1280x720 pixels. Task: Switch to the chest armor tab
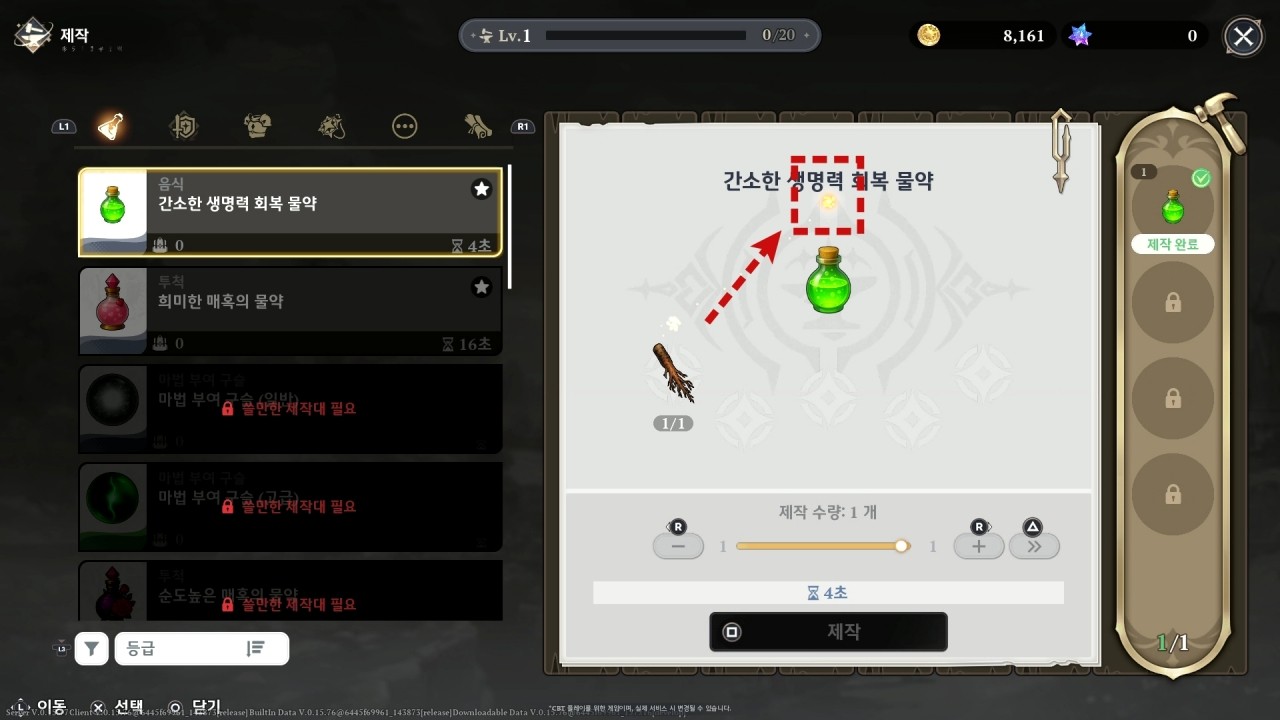[258, 126]
